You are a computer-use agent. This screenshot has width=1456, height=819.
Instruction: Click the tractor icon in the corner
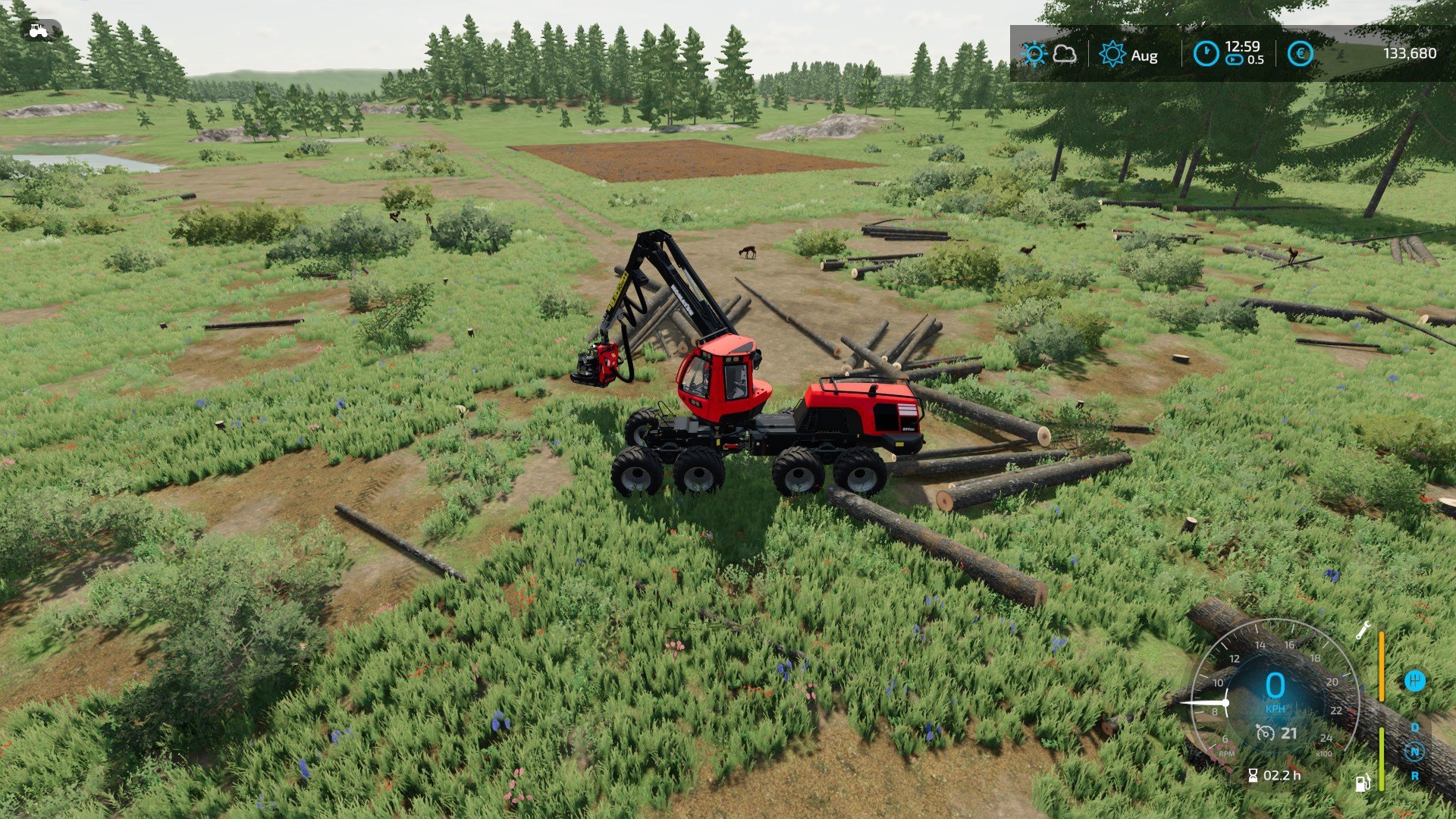click(x=38, y=31)
